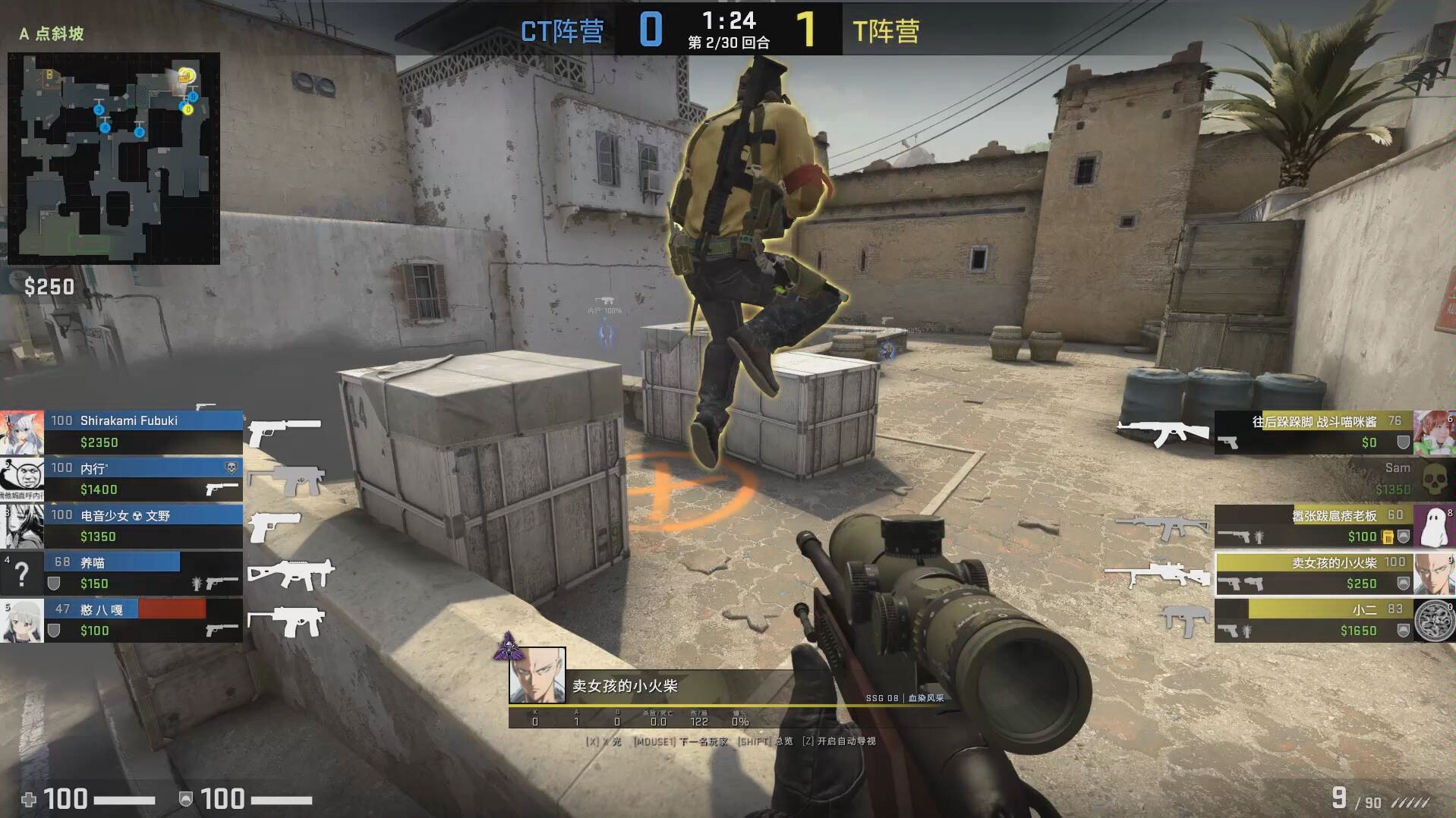The image size is (1456, 818).
Task: Click 卖女孩的小火柴's avatar above the stats bar
Action: [537, 676]
